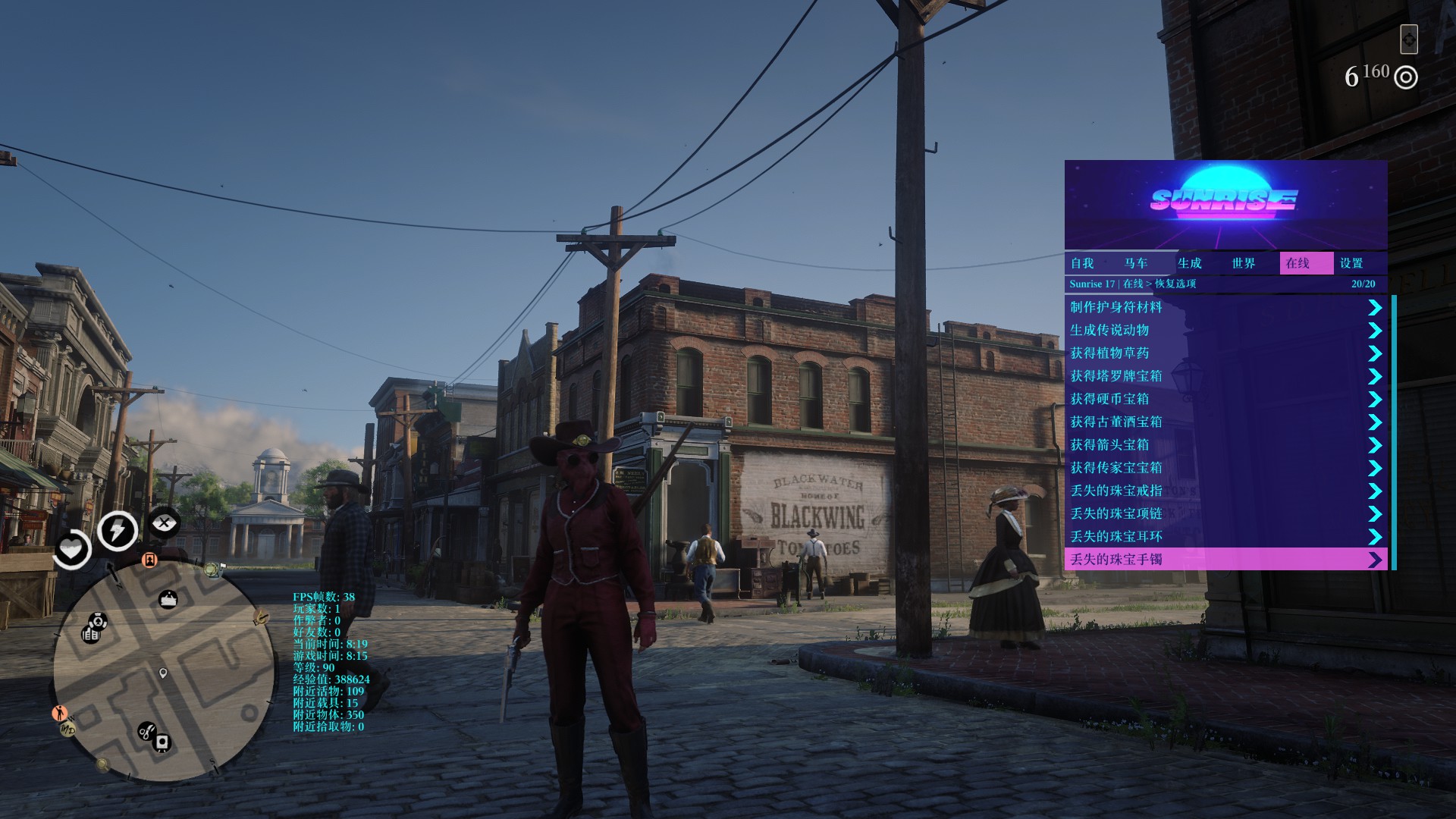The height and width of the screenshot is (819, 1456).
Task: Open the 设置 tab
Action: [1351, 263]
